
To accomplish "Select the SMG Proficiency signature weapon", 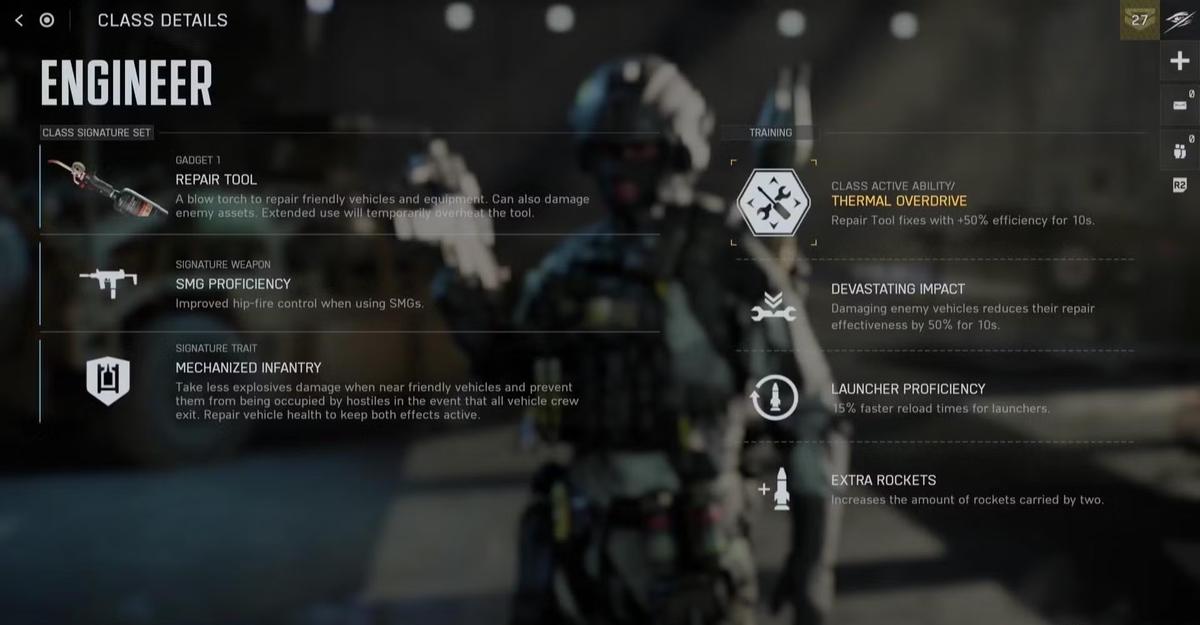I will pos(350,285).
